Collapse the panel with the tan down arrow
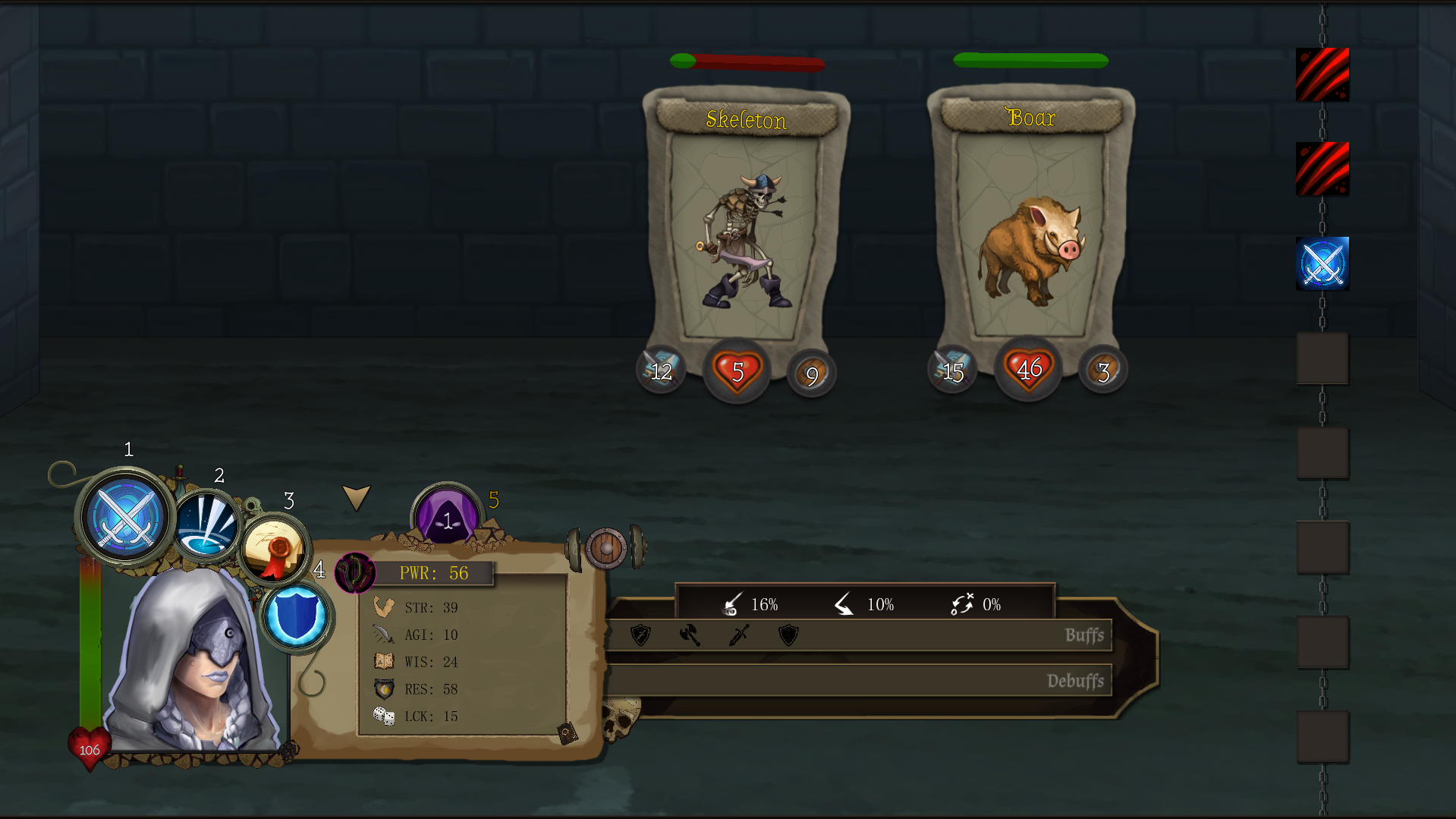Image resolution: width=1456 pixels, height=819 pixels. pyautogui.click(x=357, y=499)
